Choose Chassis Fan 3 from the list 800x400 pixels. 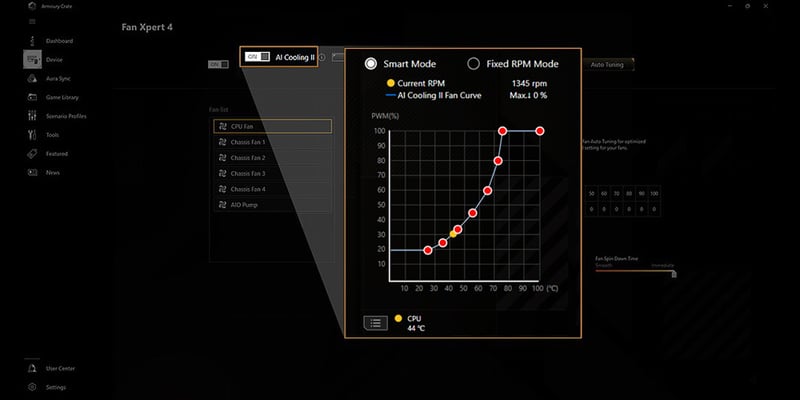click(x=272, y=174)
